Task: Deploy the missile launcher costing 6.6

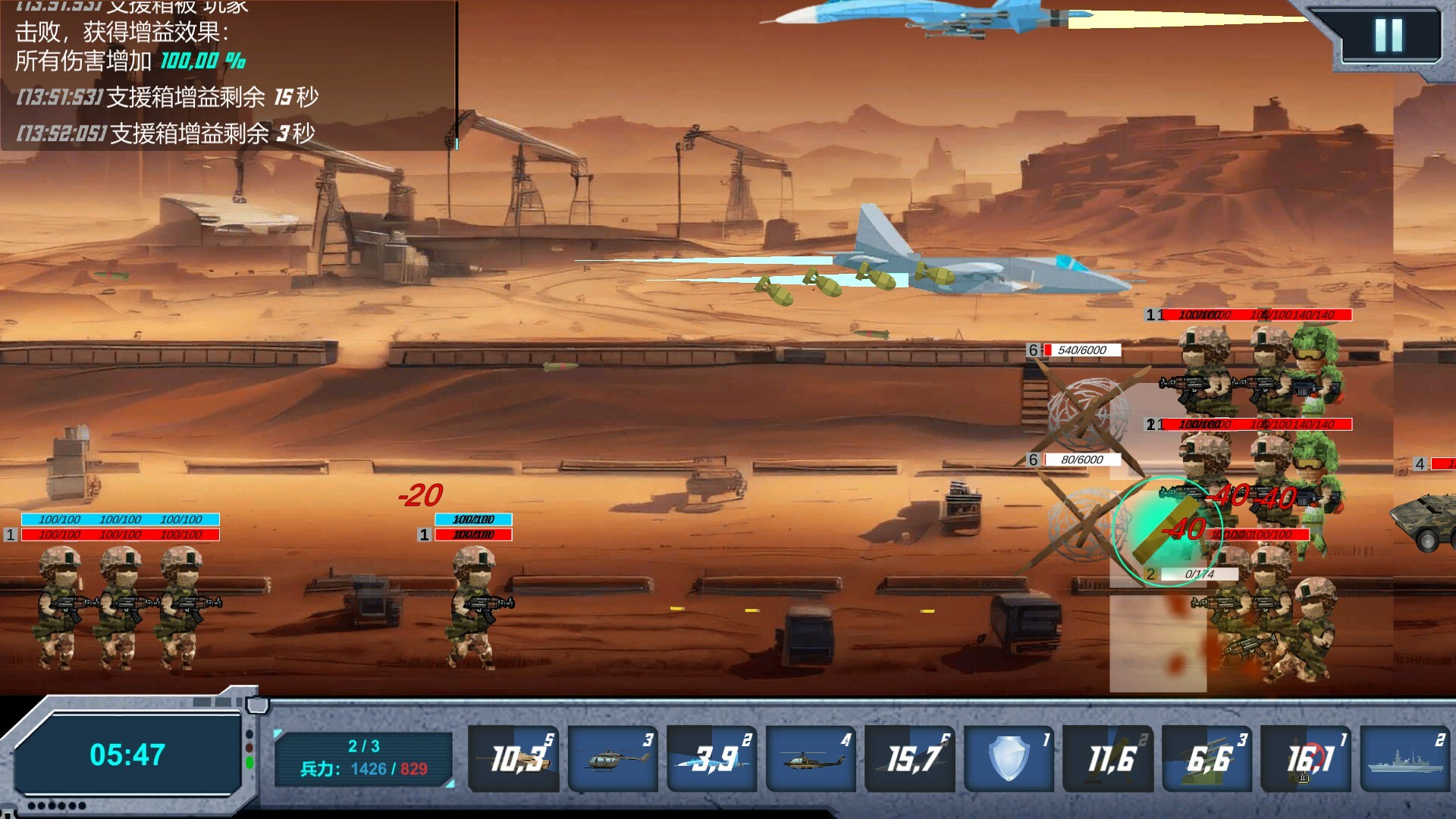Action: pyautogui.click(x=1207, y=757)
